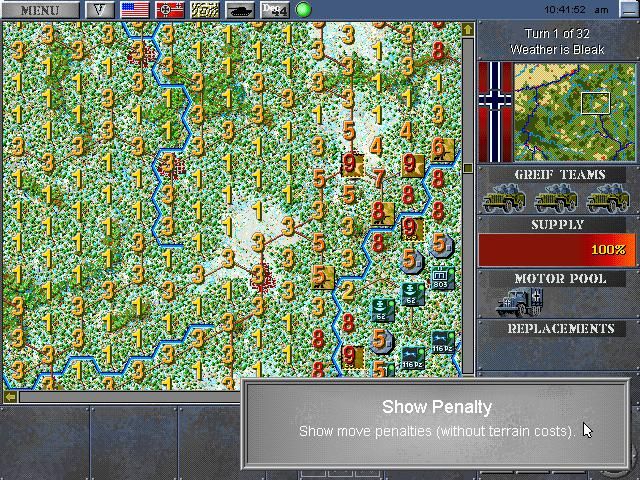Open the MENU button
640x480 pixels.
pos(40,10)
